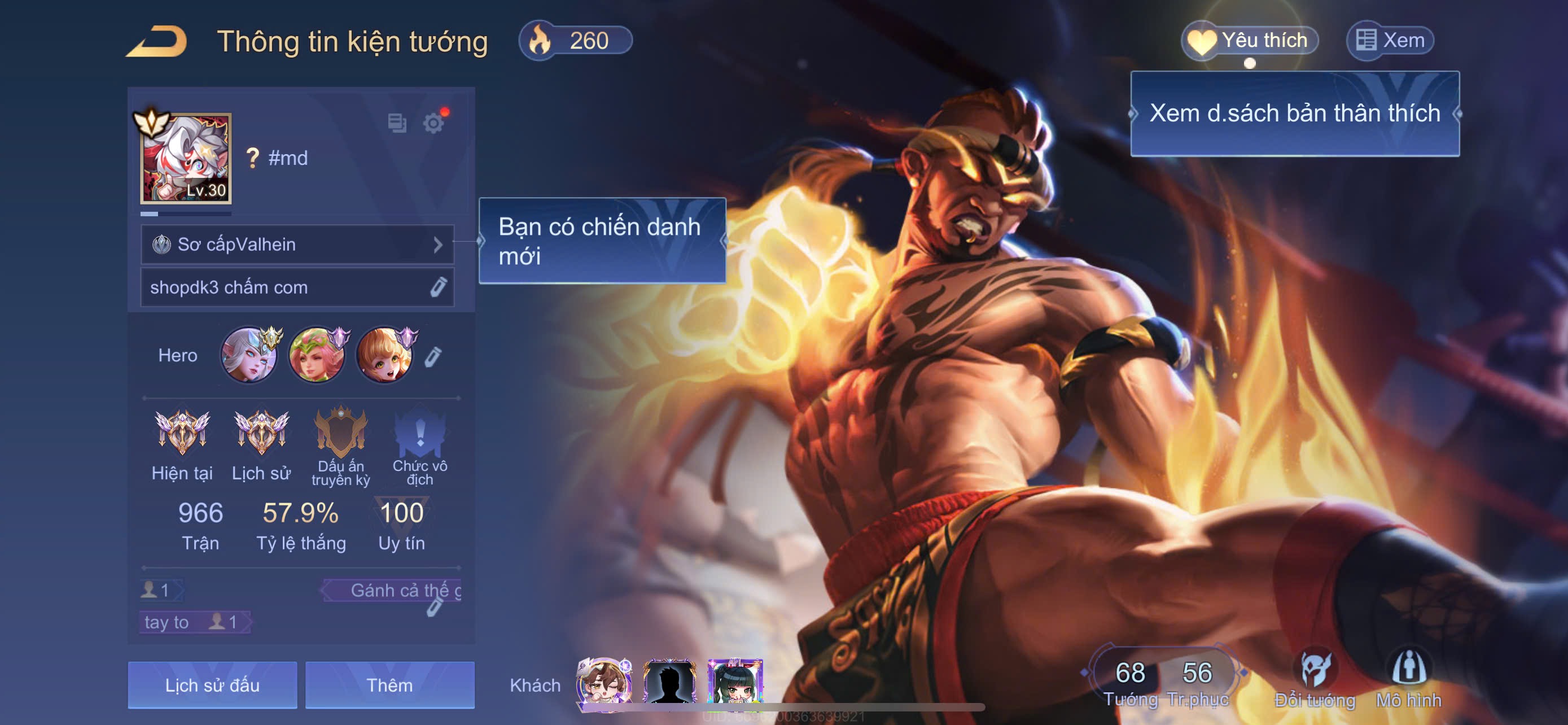Edit the shopdk3 signature text
Viewport: 1568px width, 725px height.
(x=438, y=287)
